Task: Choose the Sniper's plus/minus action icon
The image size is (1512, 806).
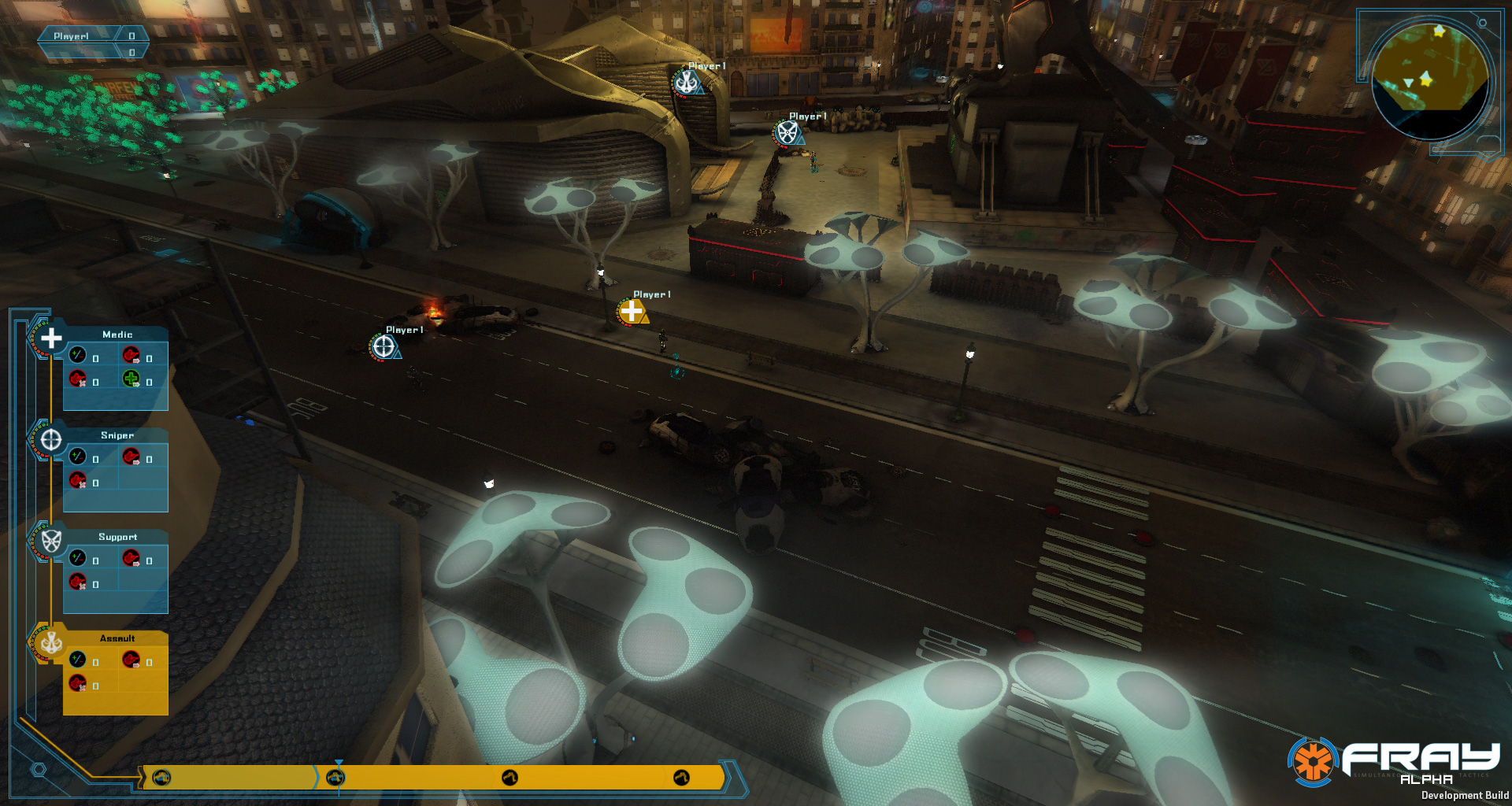Action: [77, 456]
